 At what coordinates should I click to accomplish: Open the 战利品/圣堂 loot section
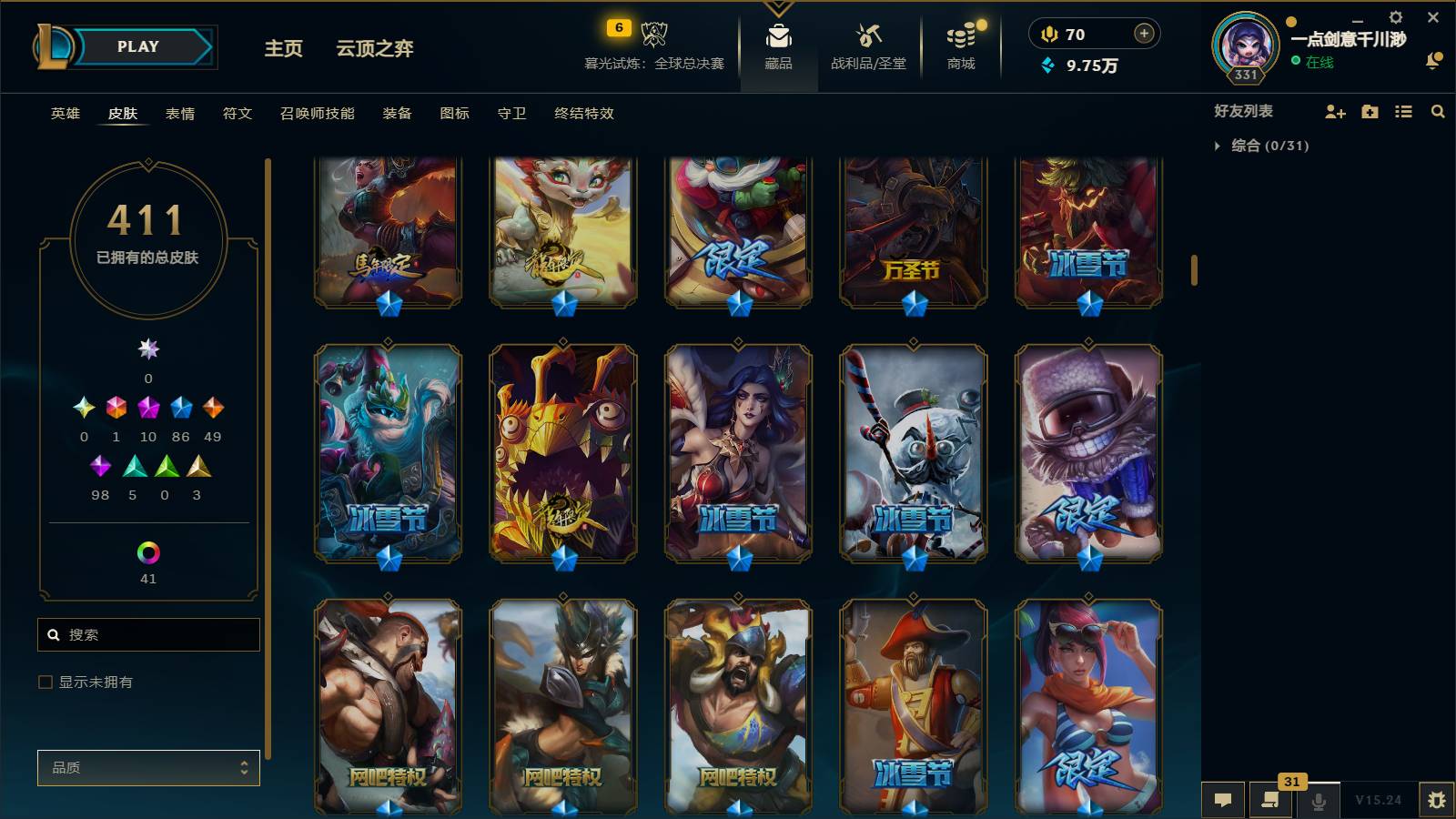coord(867,47)
